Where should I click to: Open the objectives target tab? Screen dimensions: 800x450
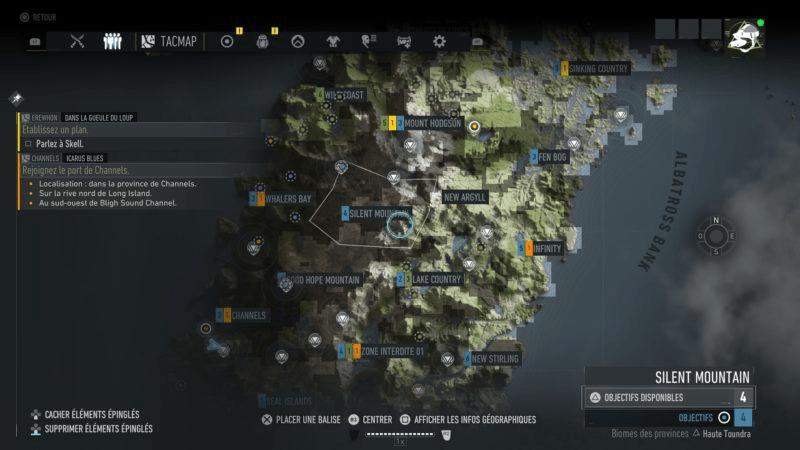coord(227,41)
